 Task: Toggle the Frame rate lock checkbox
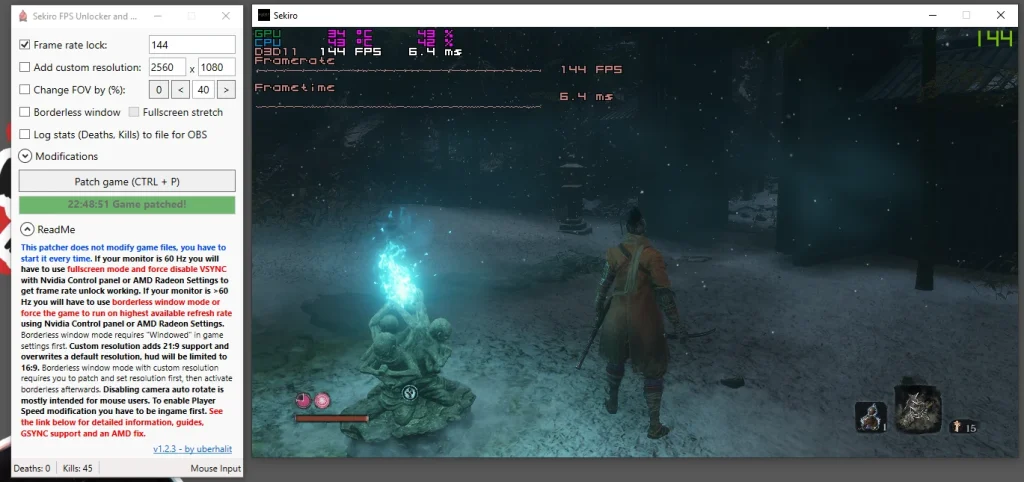click(x=26, y=45)
